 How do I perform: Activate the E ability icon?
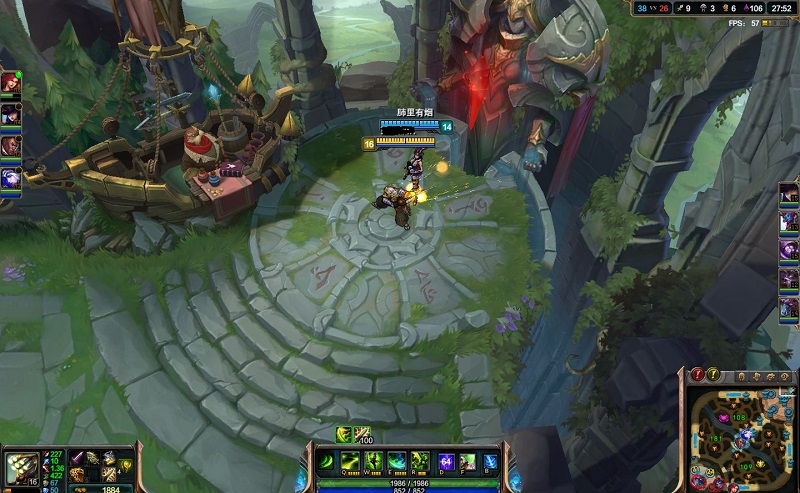(395, 461)
